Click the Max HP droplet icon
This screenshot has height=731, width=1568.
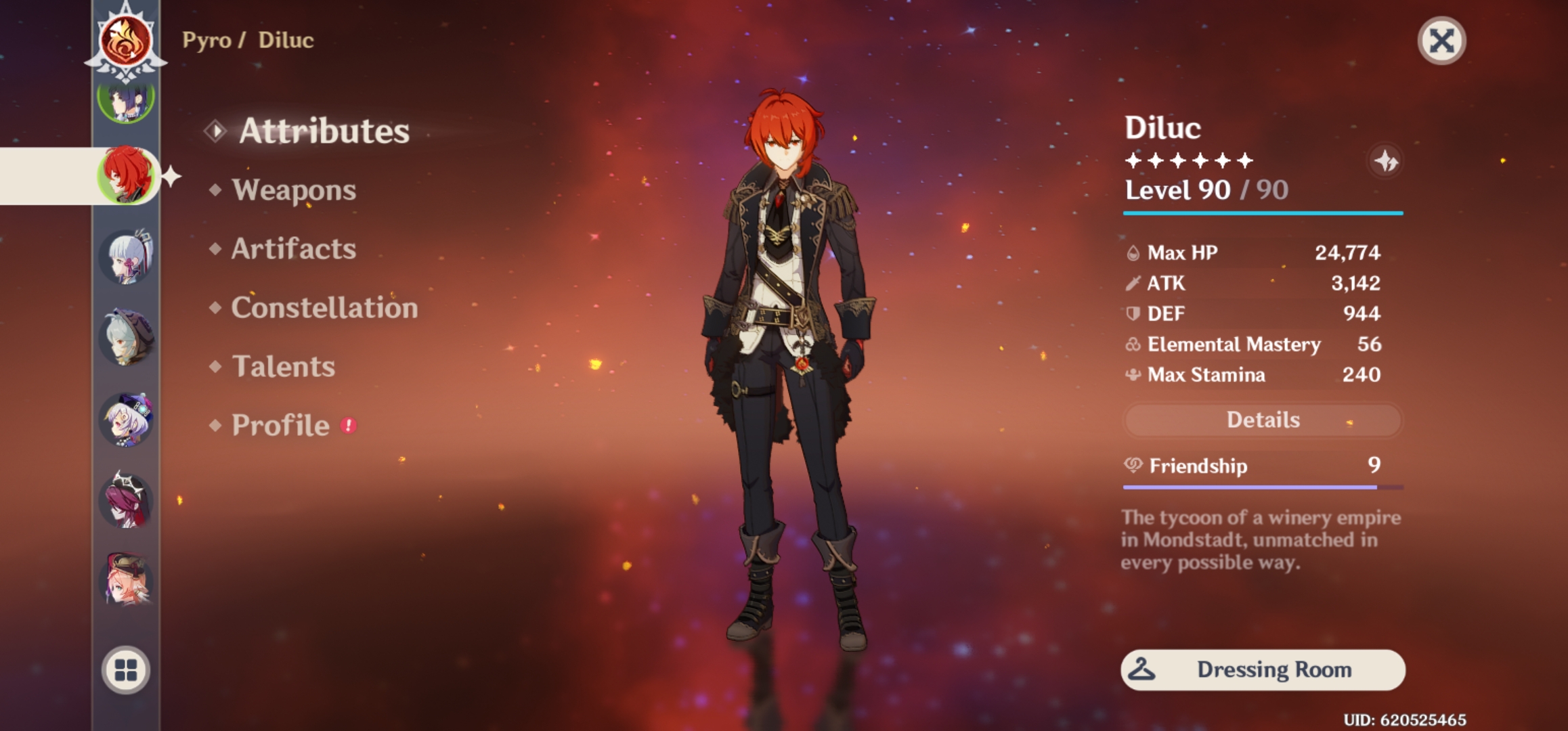[1132, 252]
